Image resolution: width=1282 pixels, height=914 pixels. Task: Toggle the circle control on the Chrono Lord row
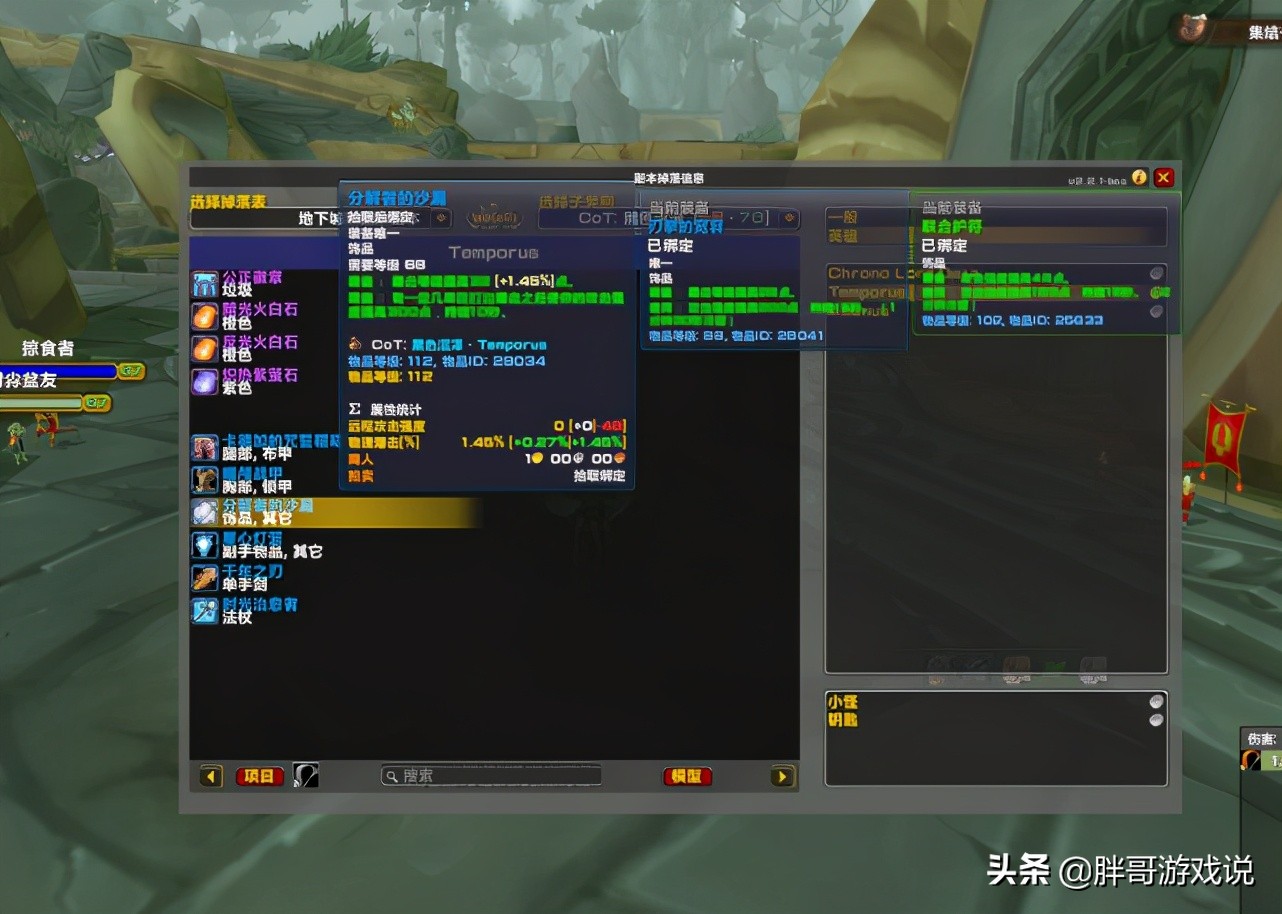point(1156,272)
